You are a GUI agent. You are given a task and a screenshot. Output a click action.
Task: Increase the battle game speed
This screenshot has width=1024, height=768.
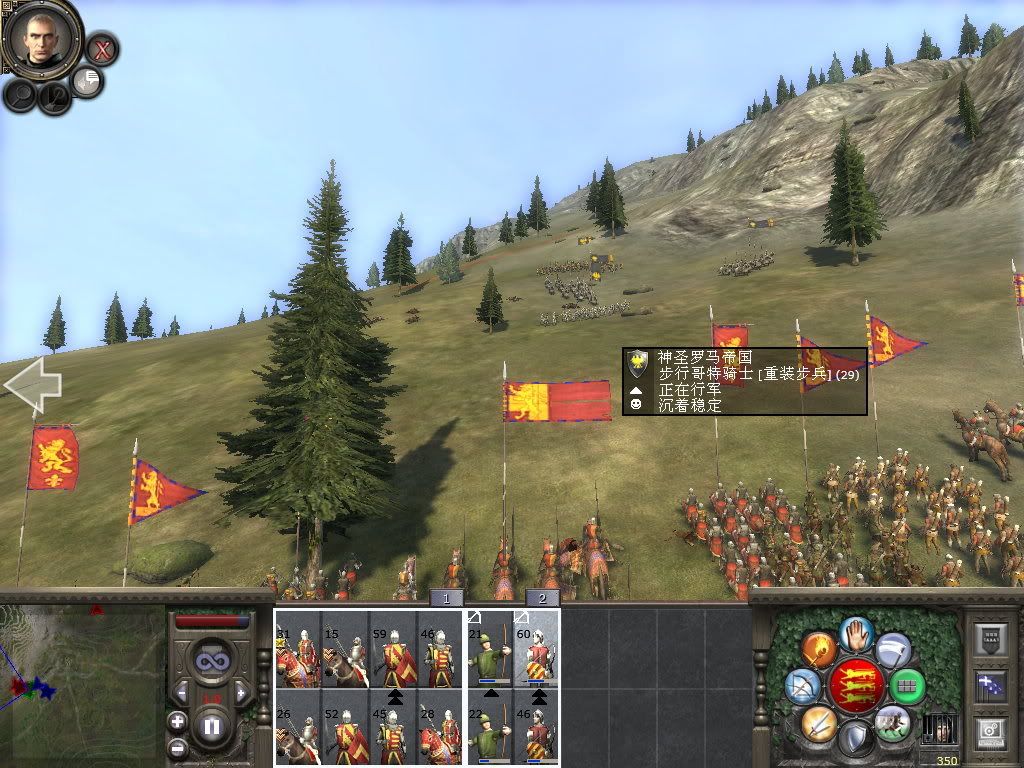tap(241, 692)
